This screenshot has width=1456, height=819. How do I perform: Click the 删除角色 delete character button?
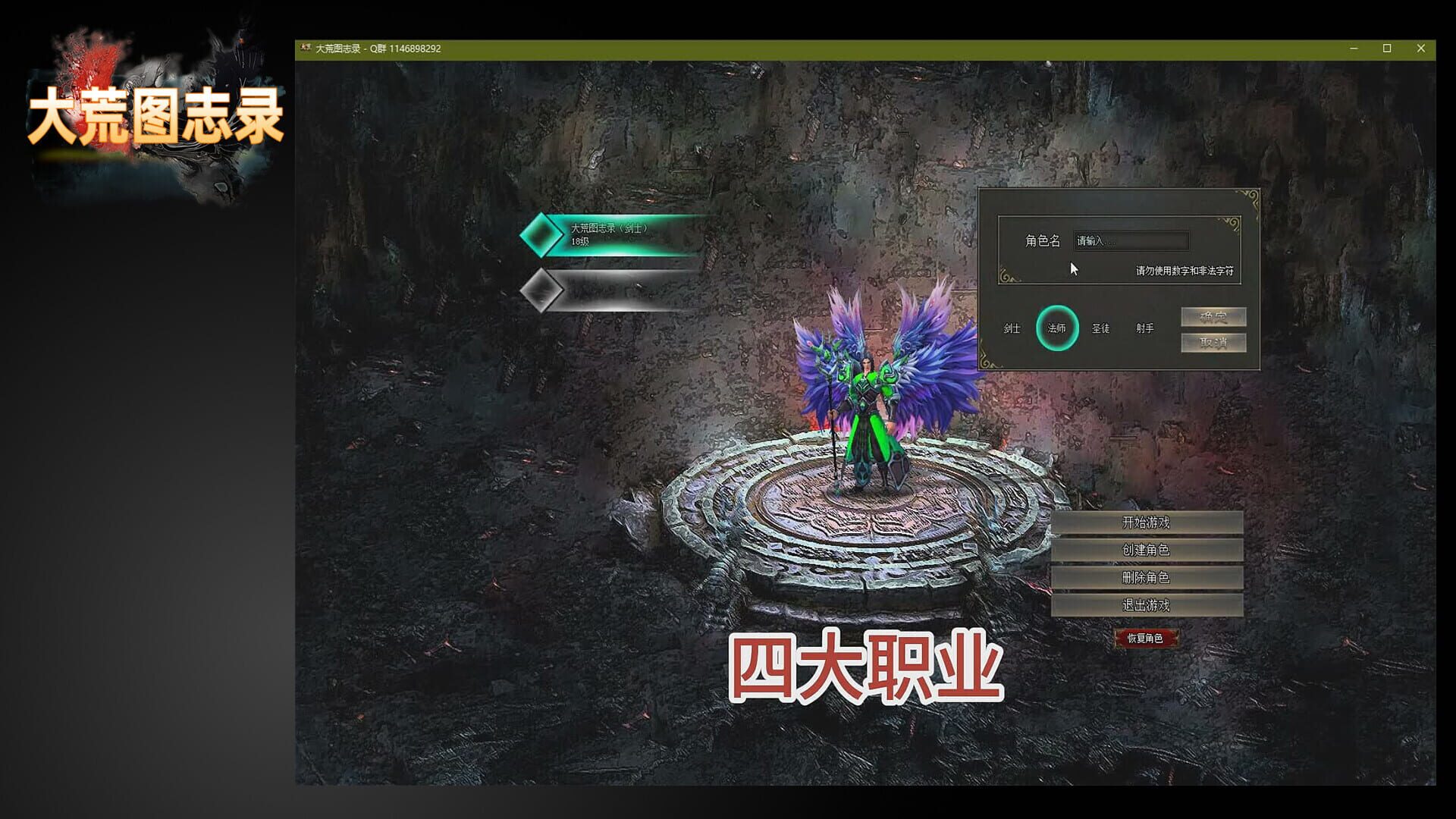pos(1147,579)
